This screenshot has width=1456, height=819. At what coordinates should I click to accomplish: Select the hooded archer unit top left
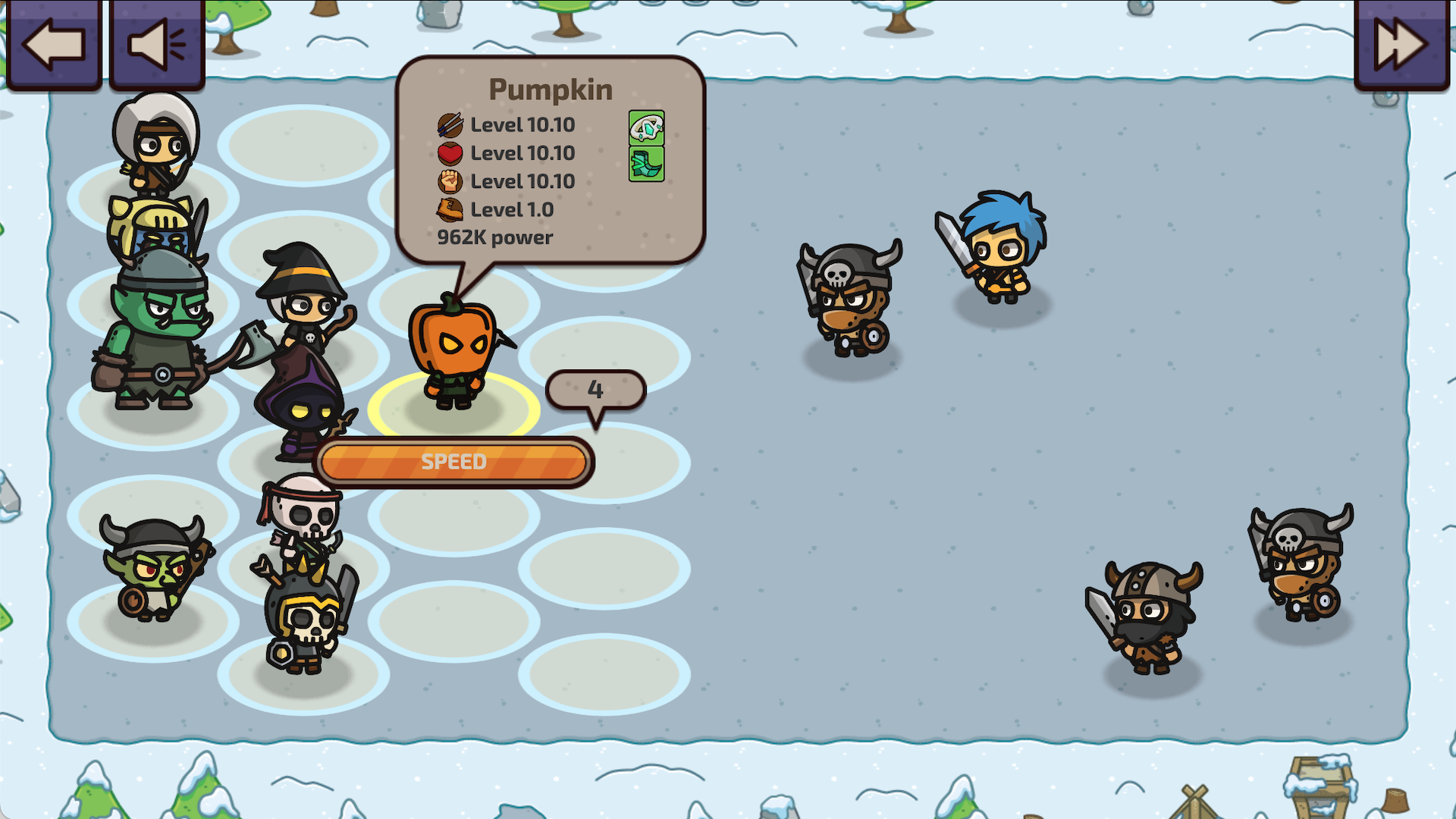coord(155,144)
